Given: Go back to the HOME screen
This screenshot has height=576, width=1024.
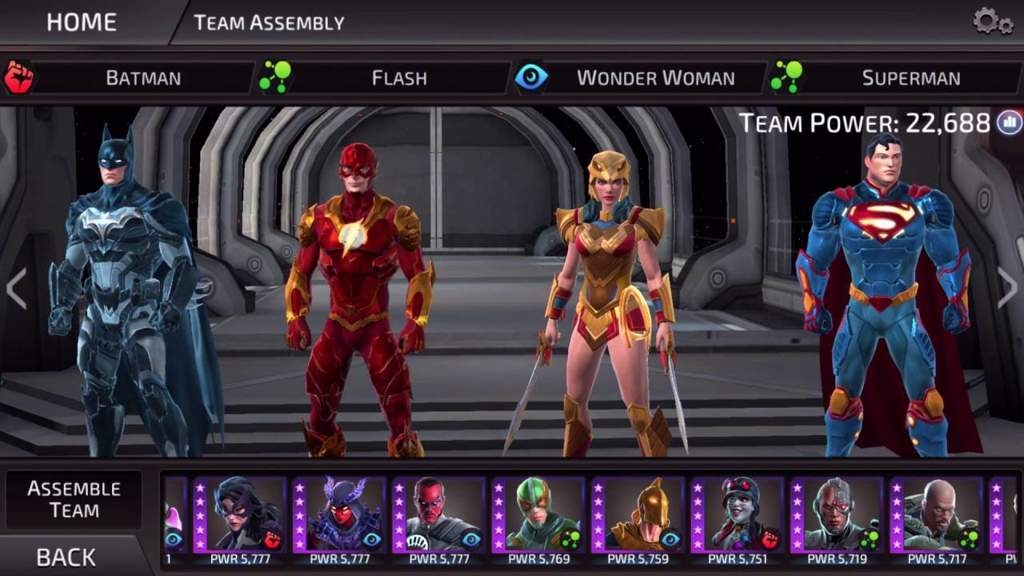Looking at the screenshot, I should [x=81, y=22].
